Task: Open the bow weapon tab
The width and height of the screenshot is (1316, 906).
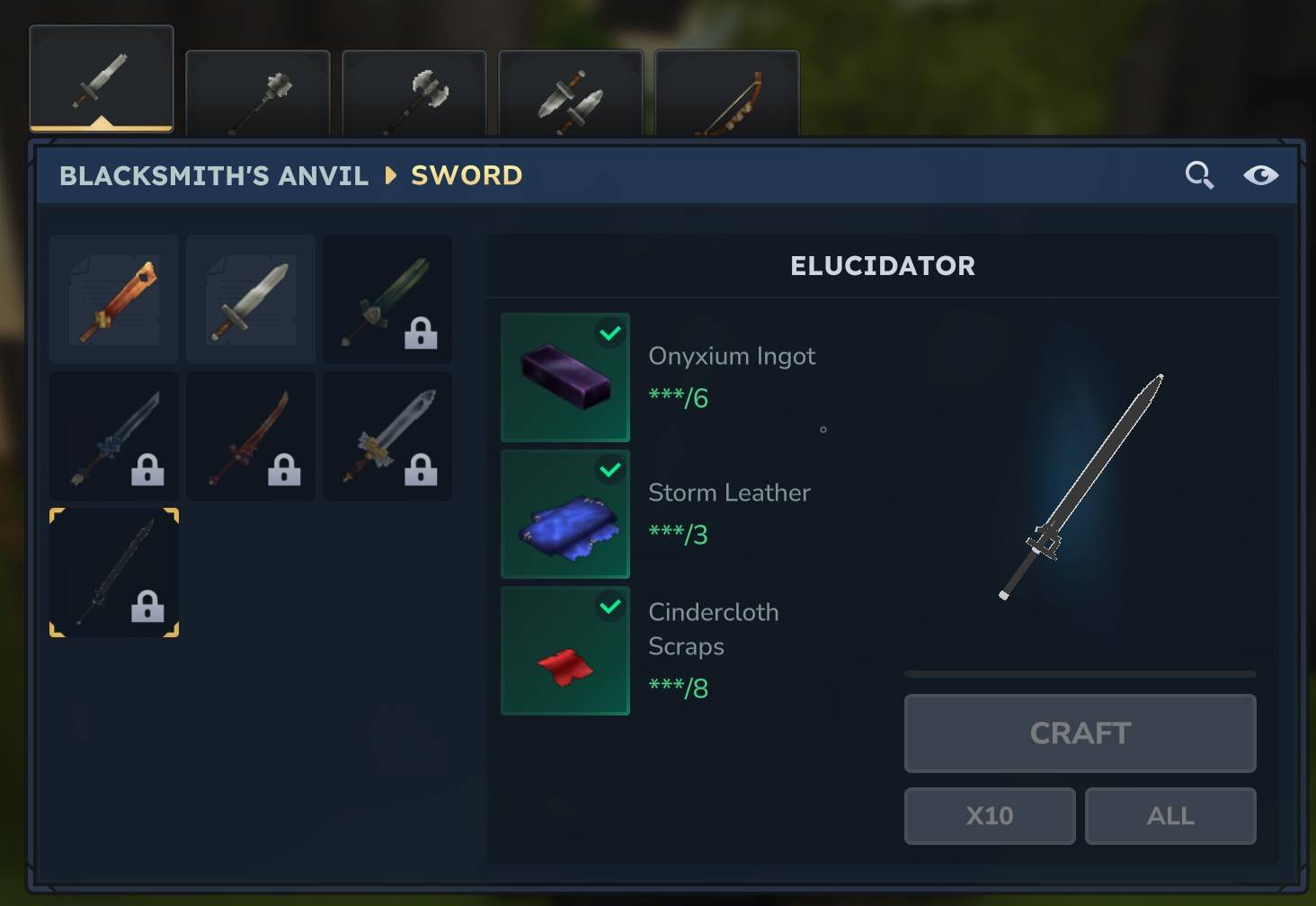Action: pos(727,94)
